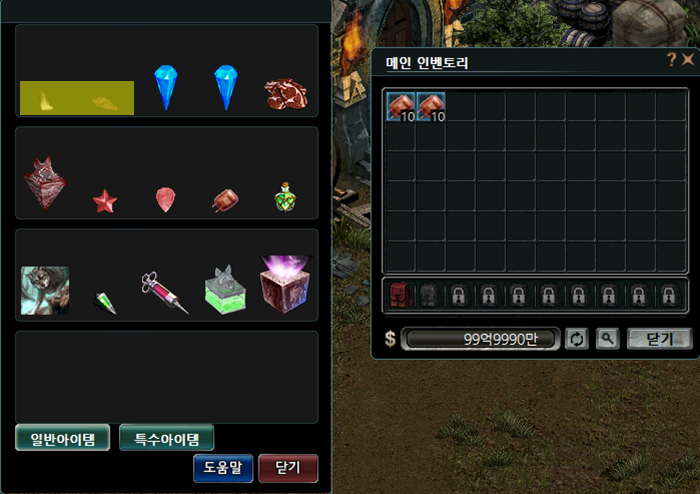Open the inventory magnifier search button
Screen dimensions: 700x494
607,339
